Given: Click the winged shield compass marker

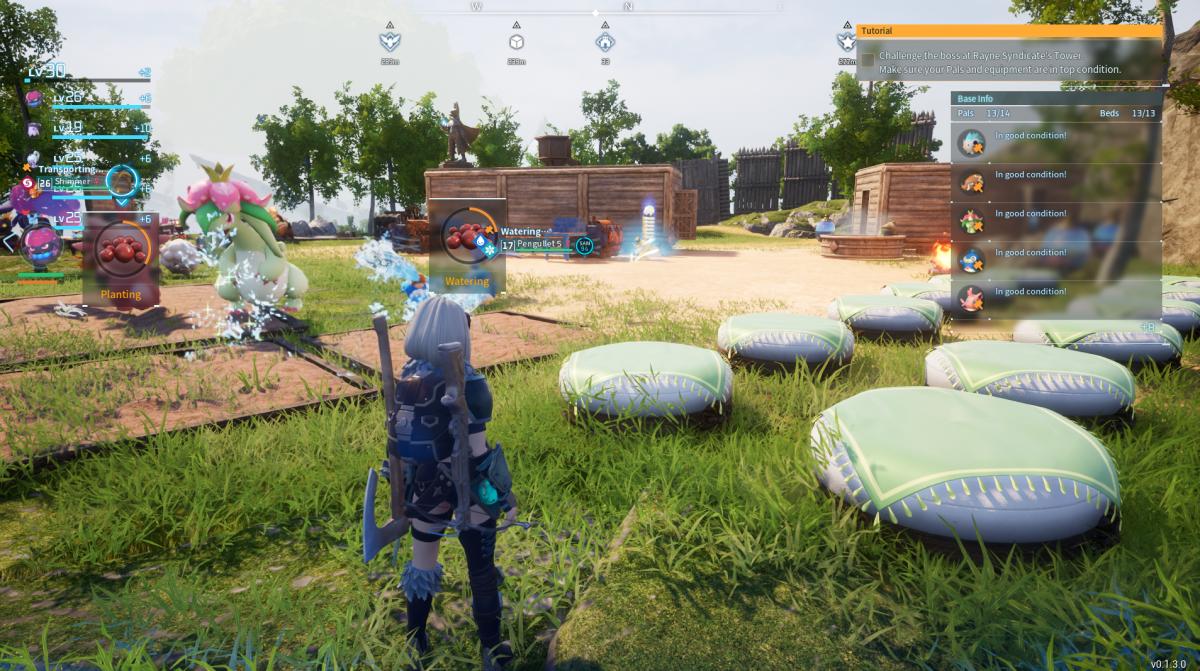Looking at the screenshot, I should coord(389,42).
